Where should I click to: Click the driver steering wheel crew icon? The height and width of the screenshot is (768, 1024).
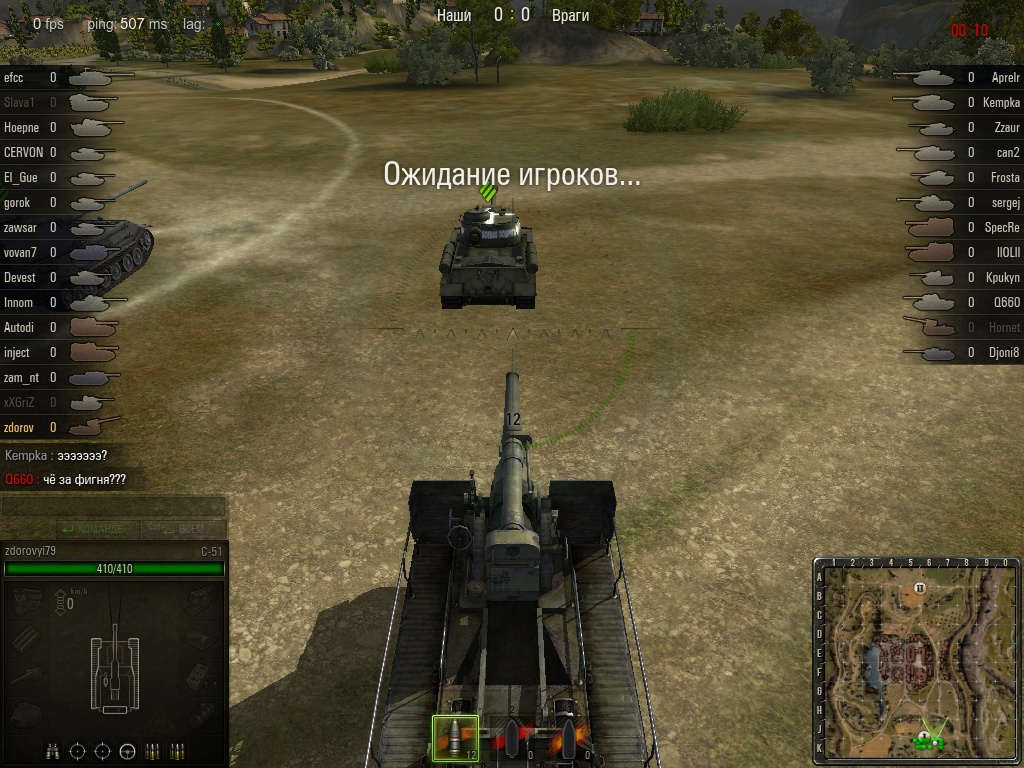[127, 750]
